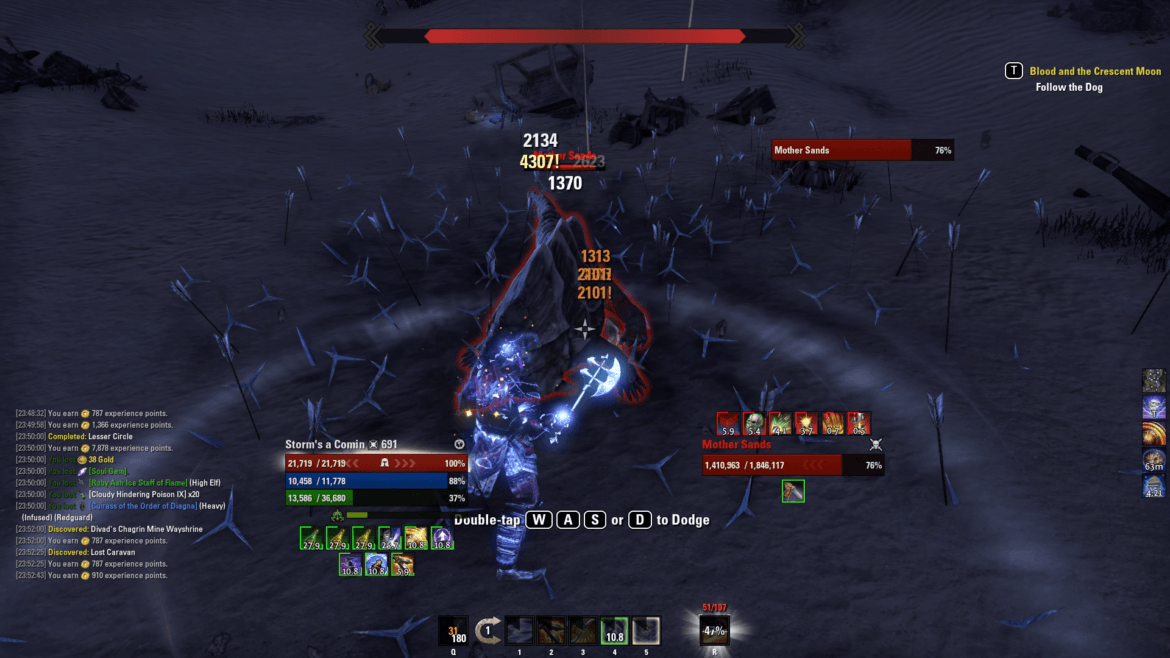This screenshot has height=658, width=1170.
Task: Click the long-term buff showing 63m
Action: pos(1154,460)
